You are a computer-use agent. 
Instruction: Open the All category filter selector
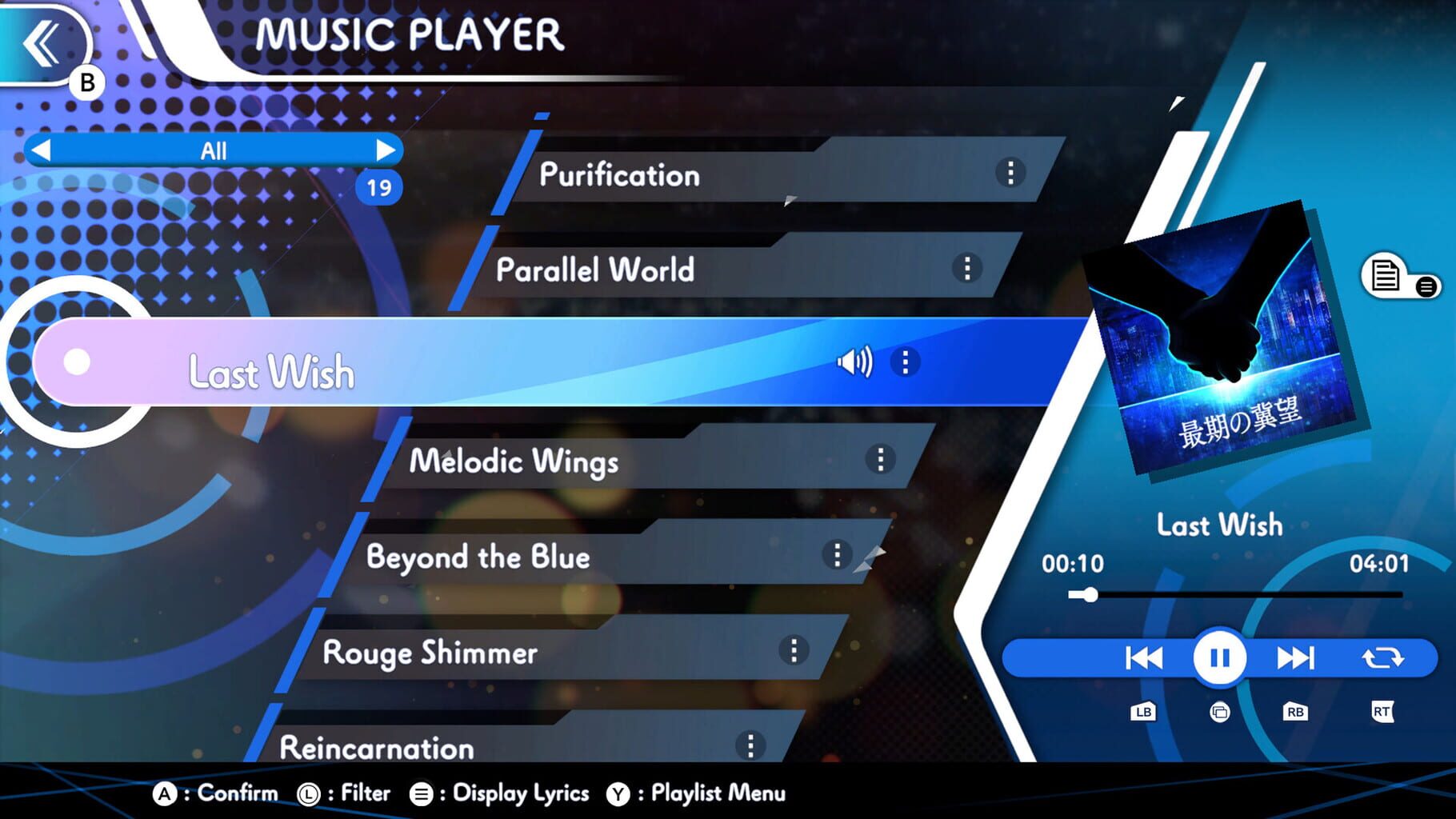coord(214,150)
